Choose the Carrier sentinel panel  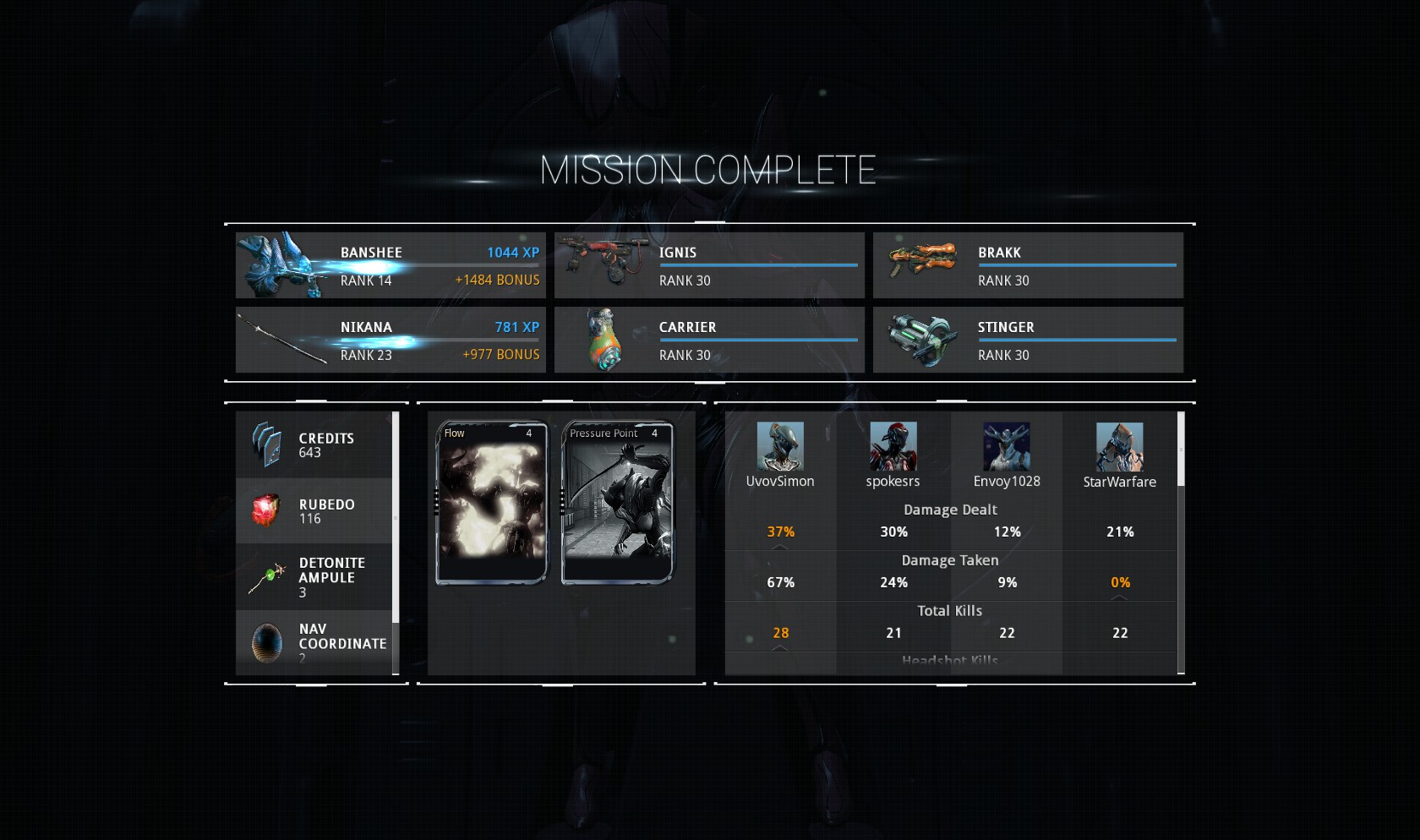tap(709, 340)
